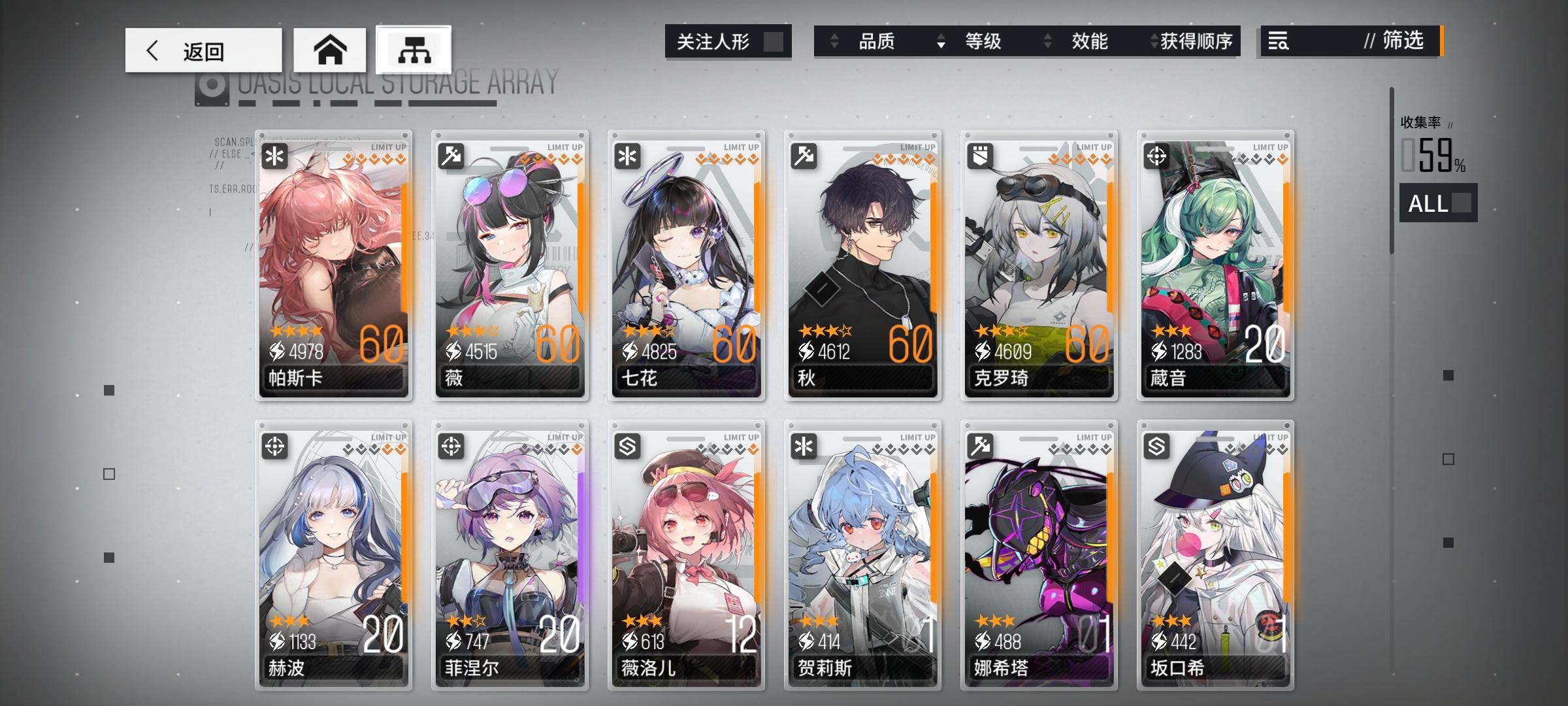Image resolution: width=1568 pixels, height=706 pixels.
Task: Switch to the home tab at top left
Action: click(332, 50)
